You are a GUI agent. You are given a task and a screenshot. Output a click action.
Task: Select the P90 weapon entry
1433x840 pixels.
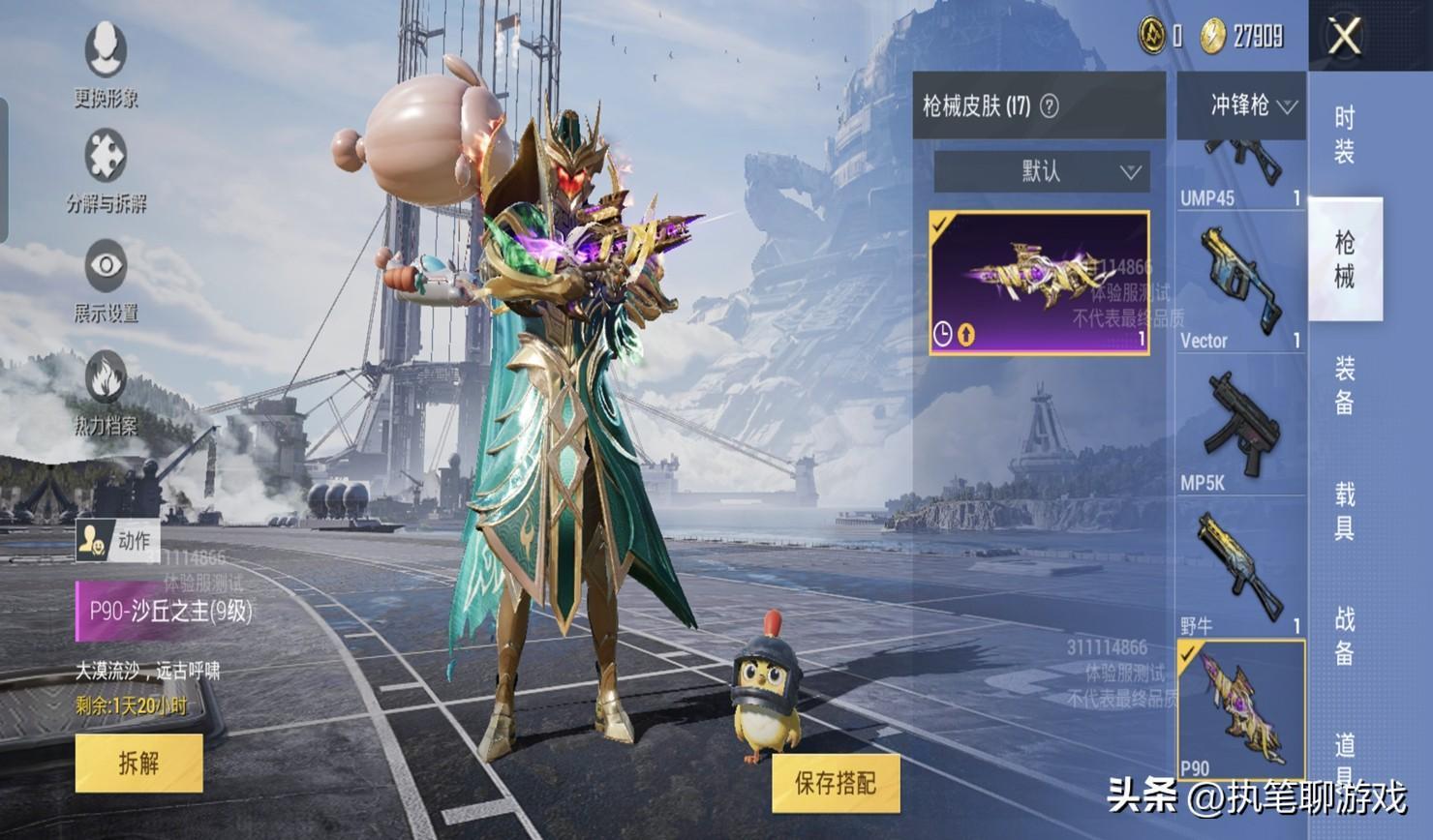click(x=1240, y=710)
